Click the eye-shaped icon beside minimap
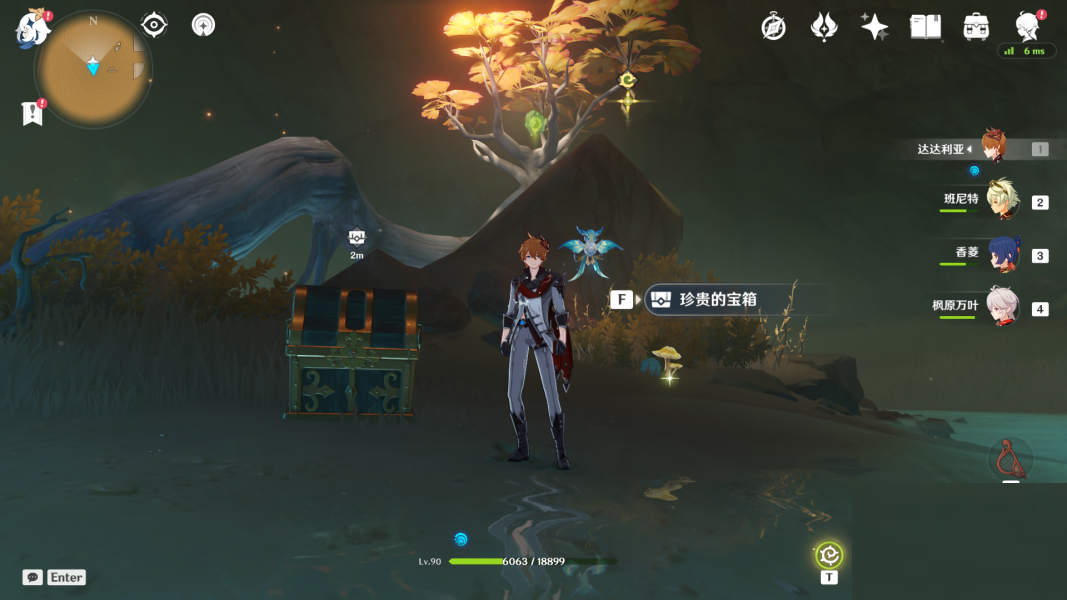The height and width of the screenshot is (600, 1067). click(x=154, y=25)
